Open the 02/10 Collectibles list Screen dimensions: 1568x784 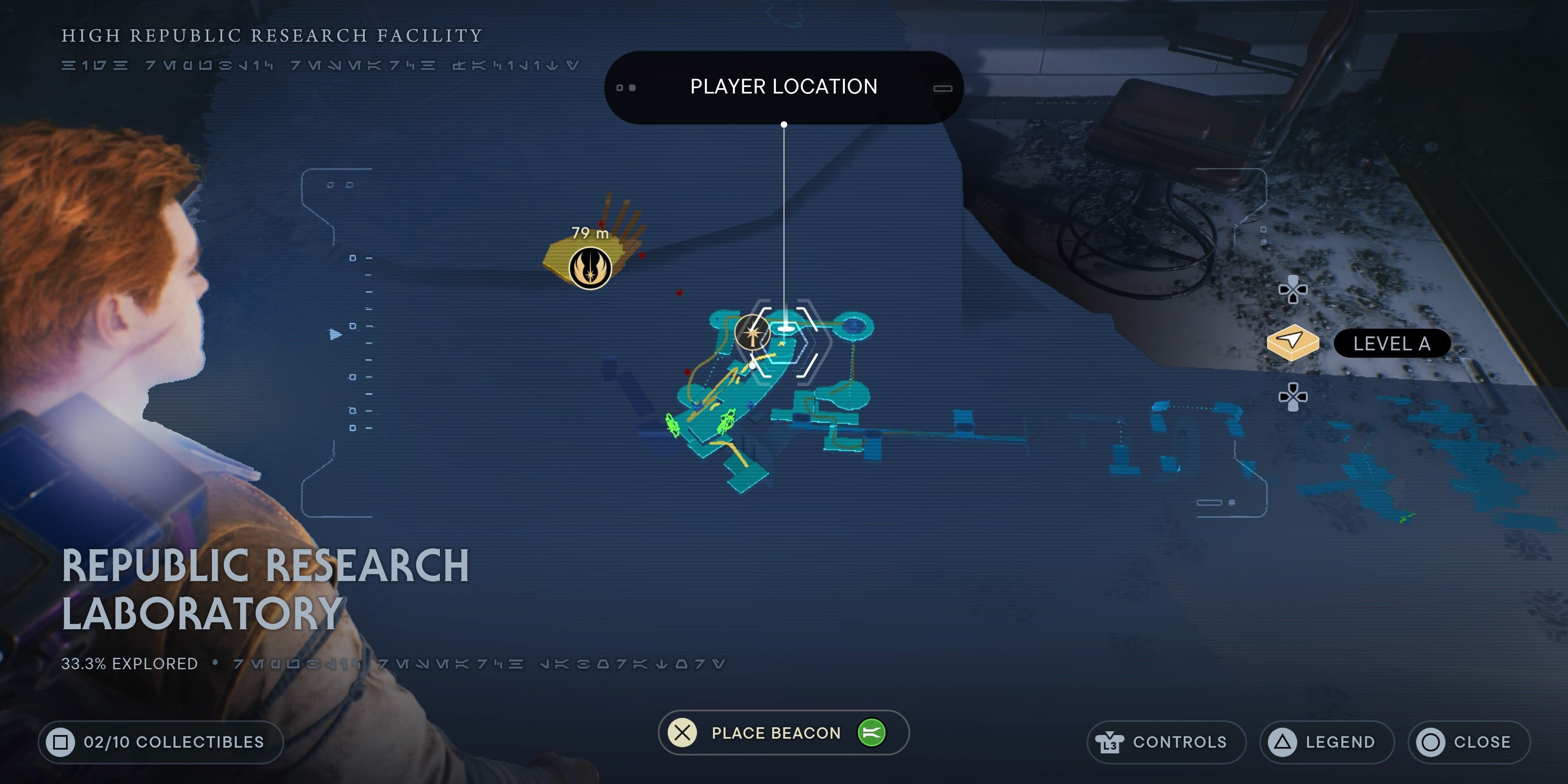[x=161, y=742]
